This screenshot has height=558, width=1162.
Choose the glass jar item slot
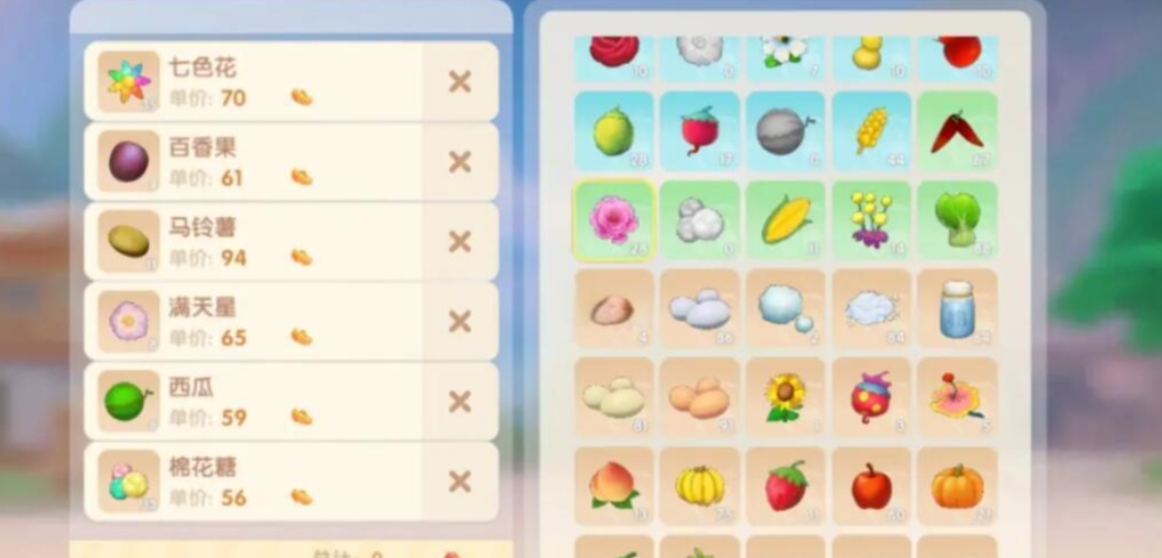[957, 308]
